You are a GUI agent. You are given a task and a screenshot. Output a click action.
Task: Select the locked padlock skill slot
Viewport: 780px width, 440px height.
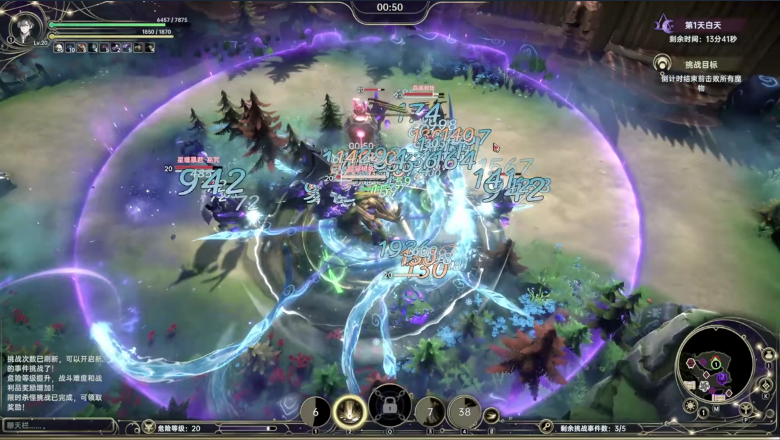tap(389, 408)
